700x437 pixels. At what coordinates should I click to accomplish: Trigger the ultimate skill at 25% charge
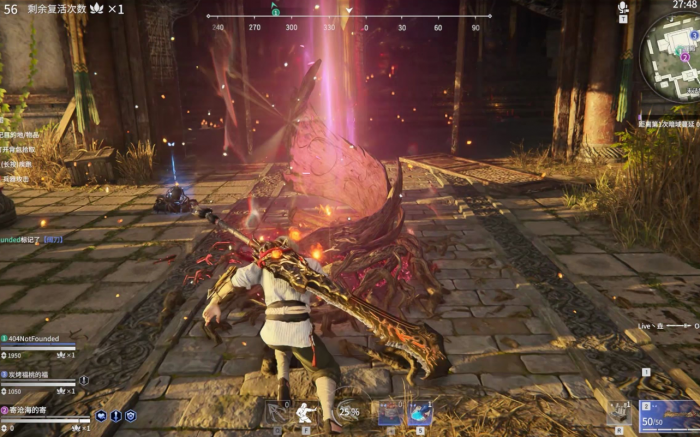pos(349,411)
